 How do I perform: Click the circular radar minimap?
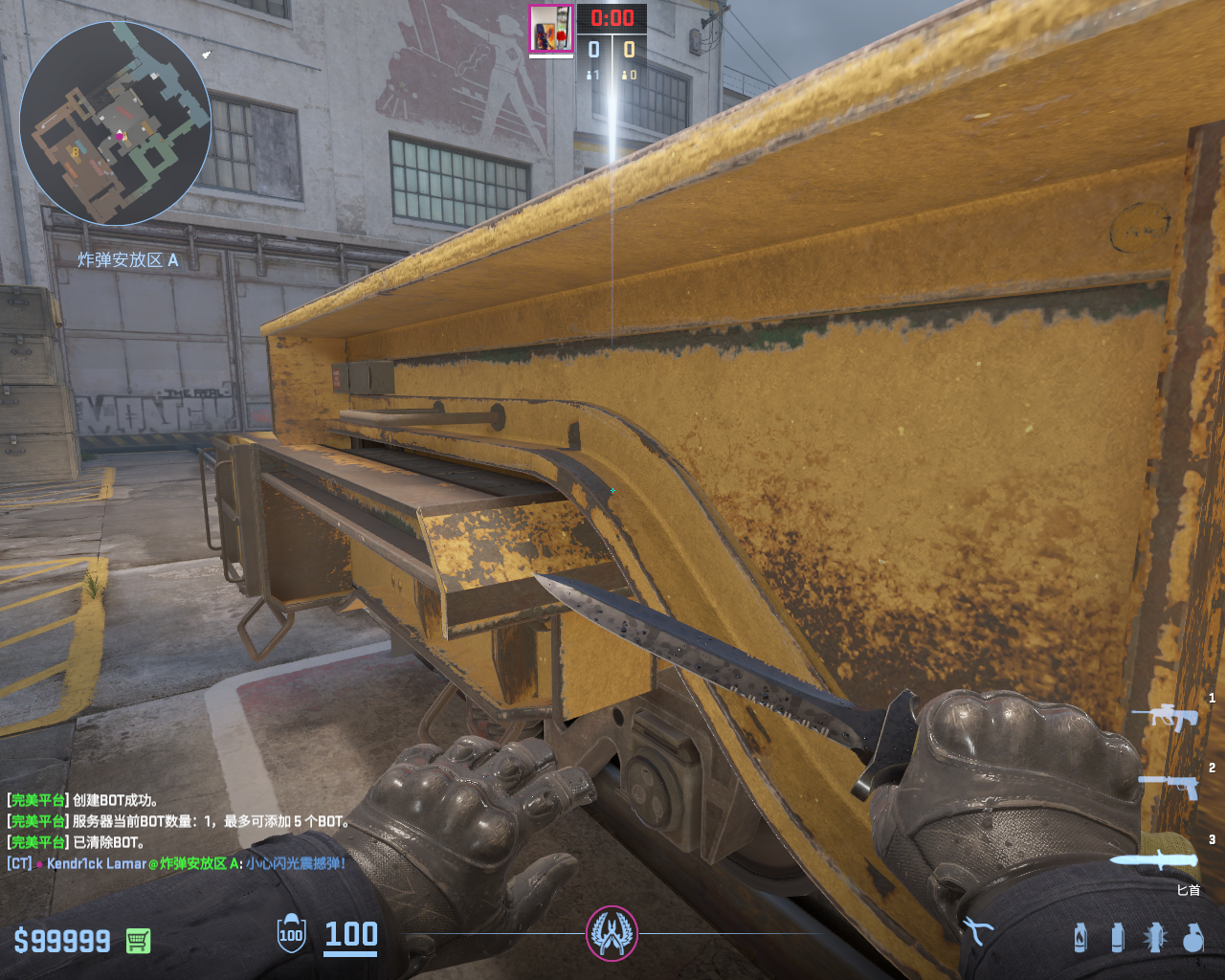[115, 123]
